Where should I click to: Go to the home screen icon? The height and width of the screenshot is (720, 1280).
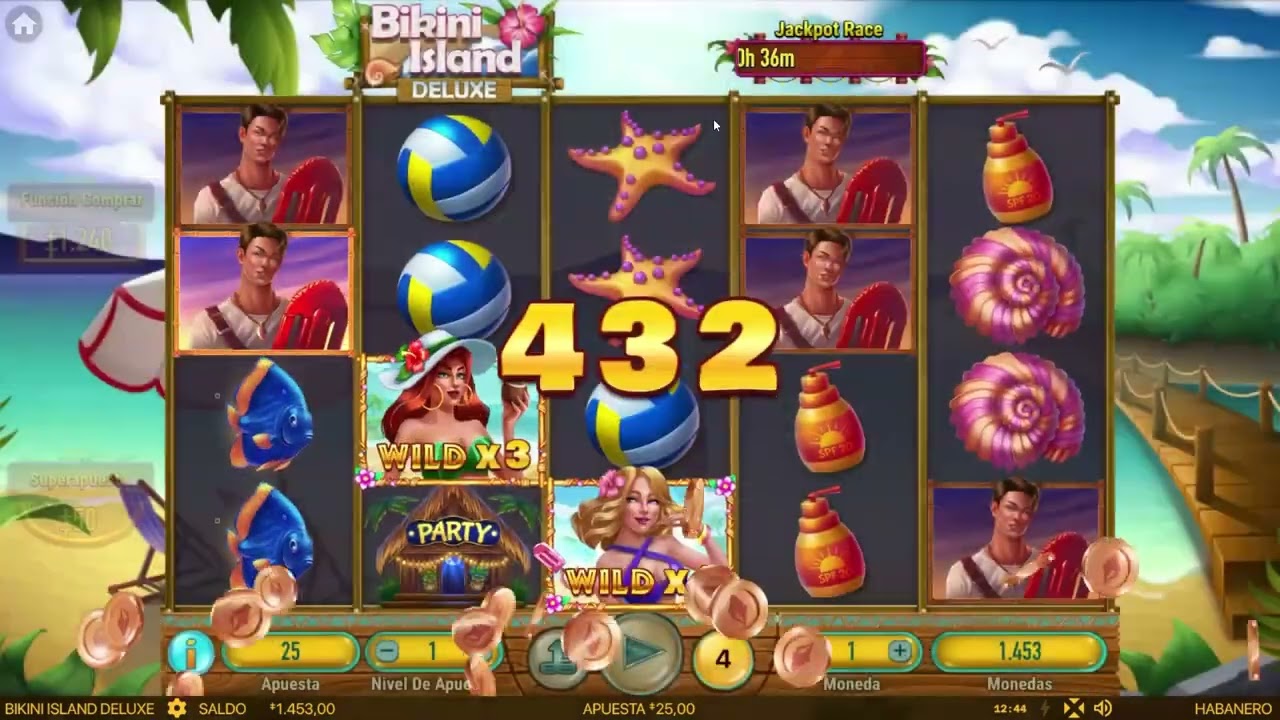[24, 25]
